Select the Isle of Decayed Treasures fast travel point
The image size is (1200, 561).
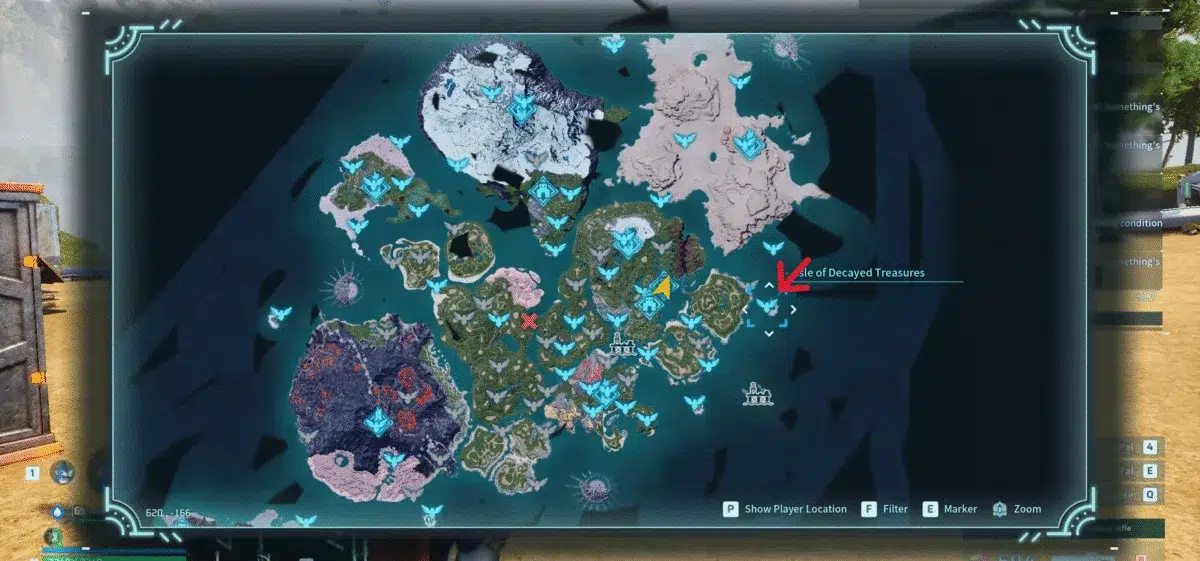click(768, 307)
